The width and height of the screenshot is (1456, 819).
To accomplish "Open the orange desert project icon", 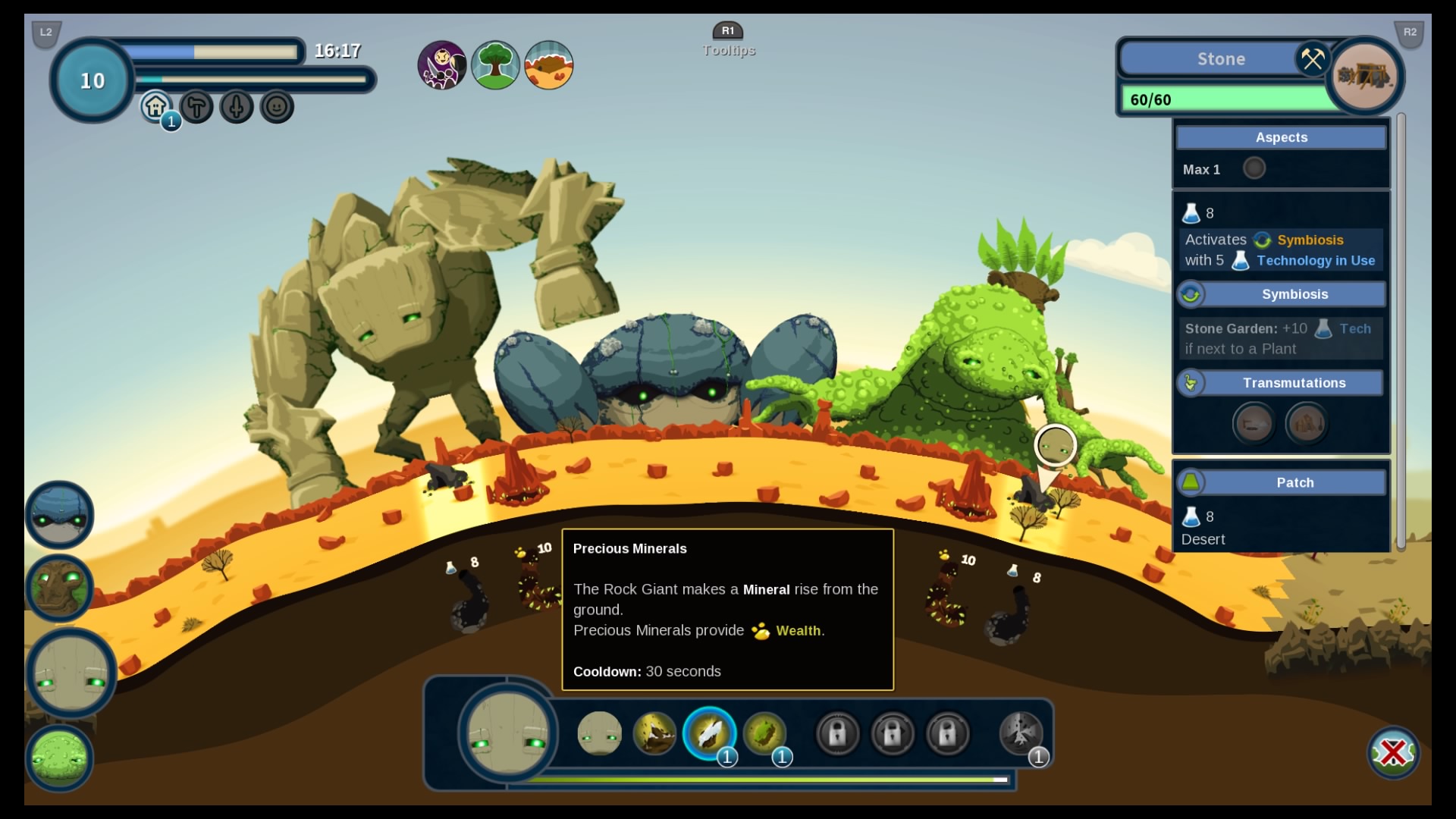I will 548,65.
